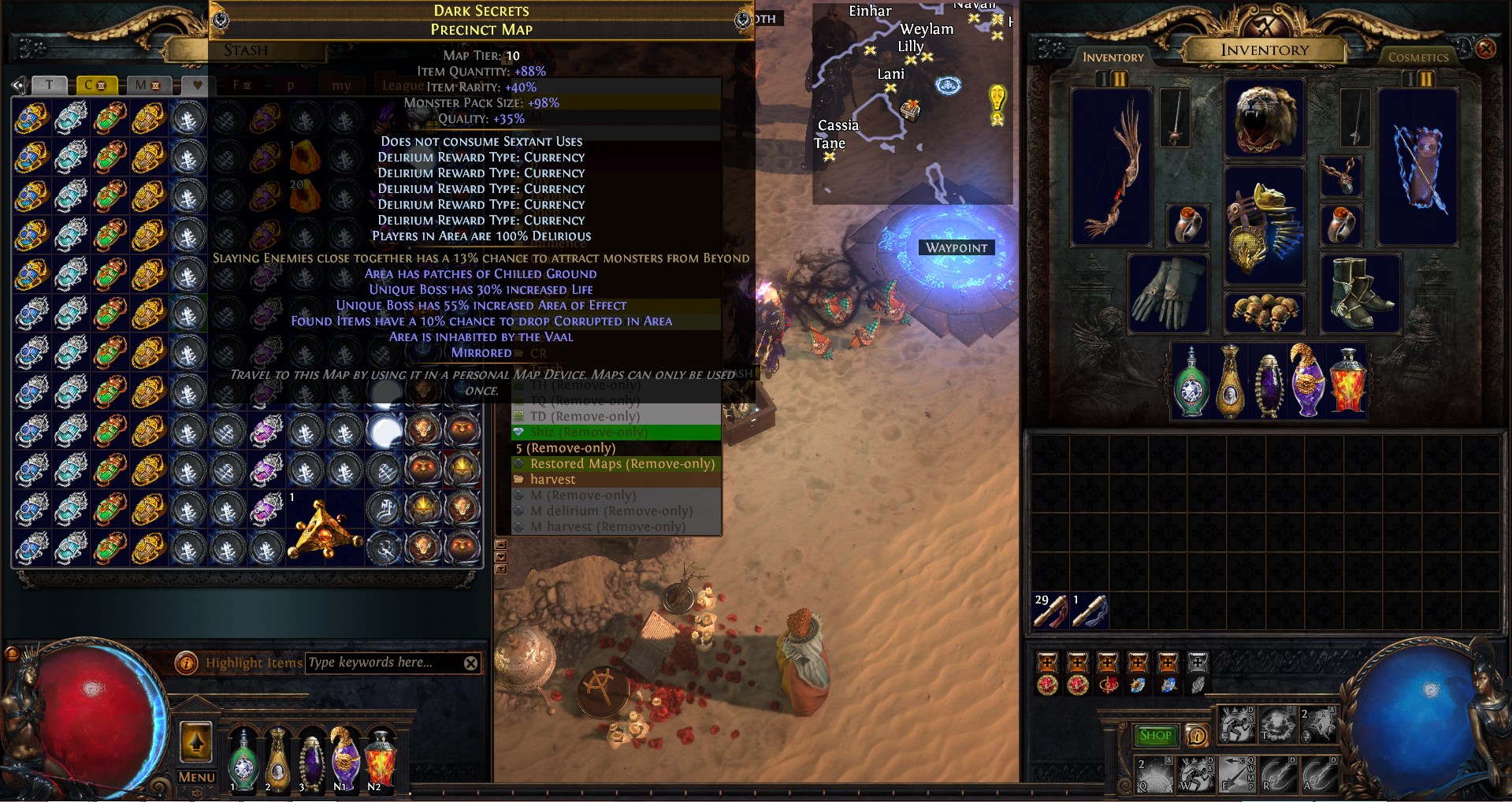Viewport: 1512px width, 802px height.
Task: Click the upward arrow icon above Menu
Action: coord(195,742)
